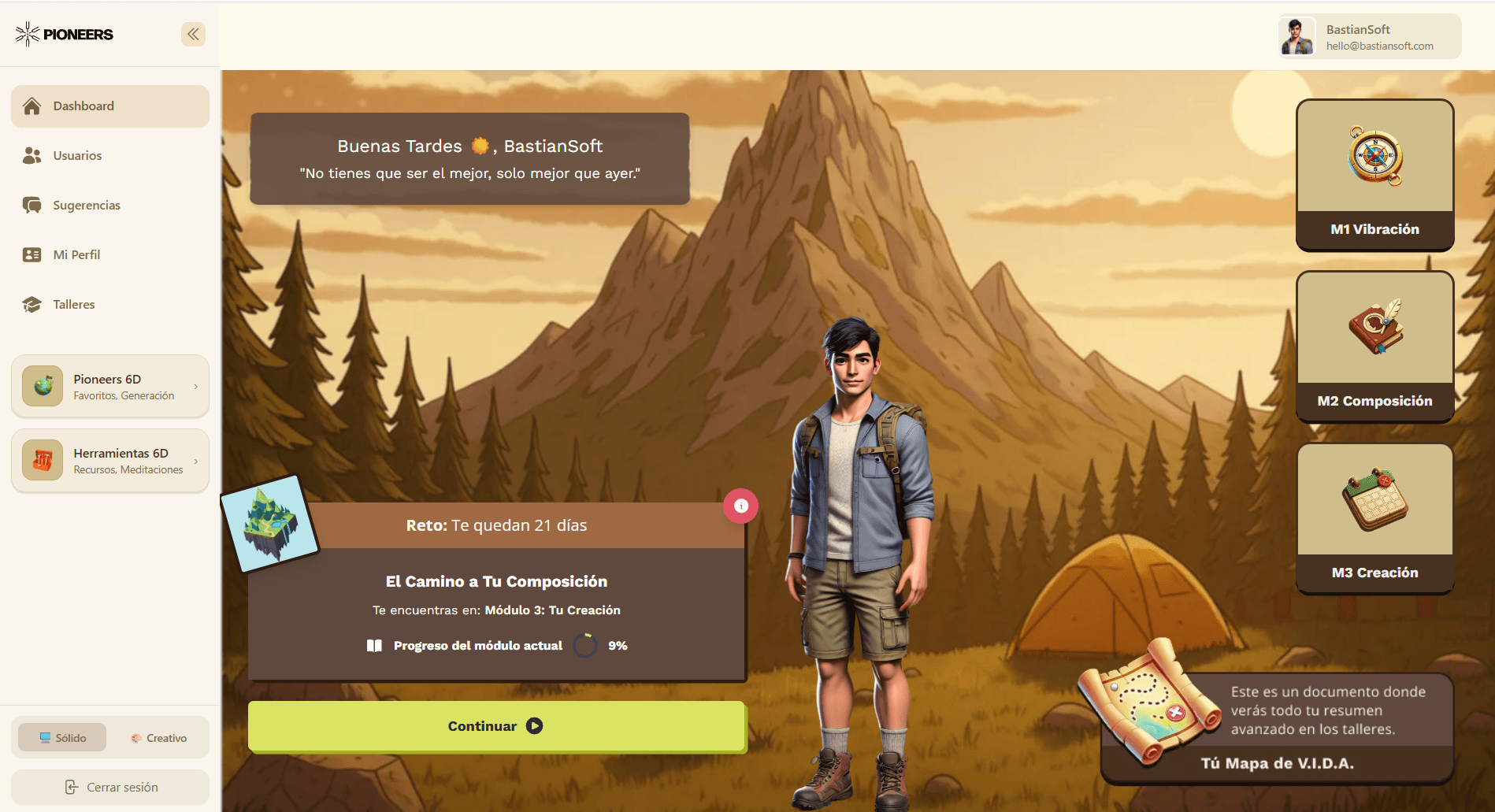Expand the Herramientas 6D card

(195, 460)
